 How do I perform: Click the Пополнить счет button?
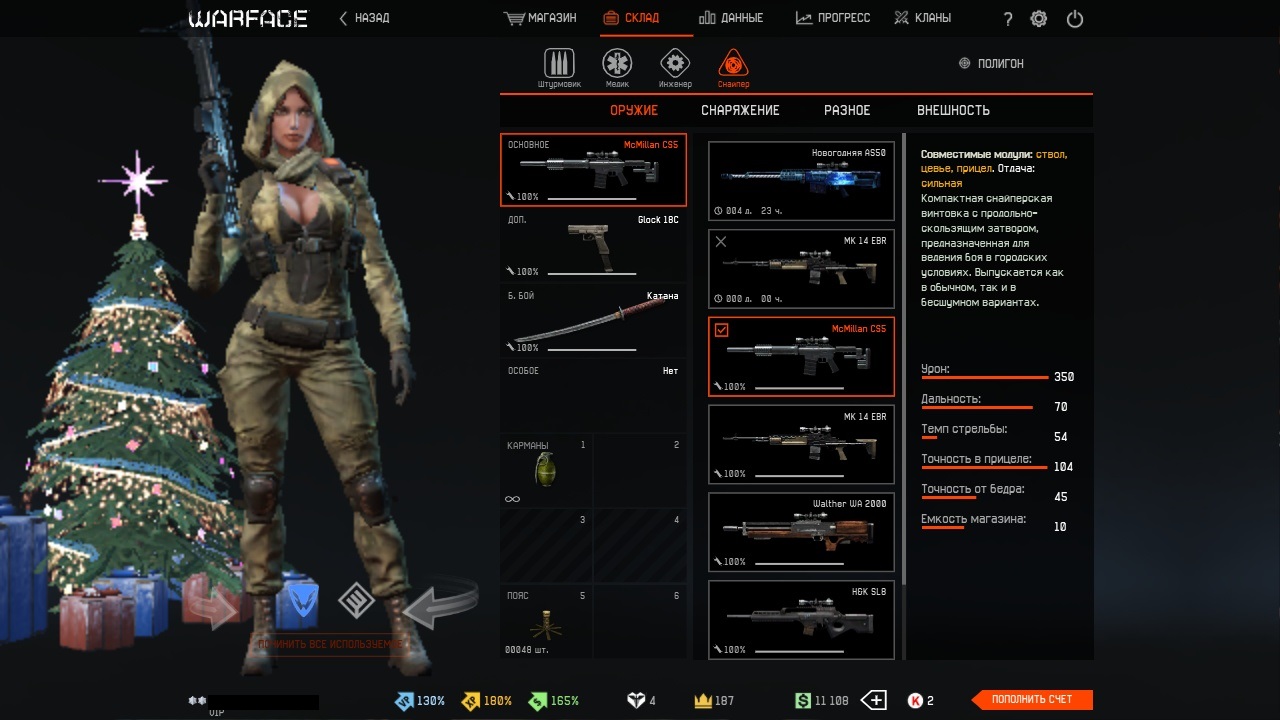coord(1032,700)
